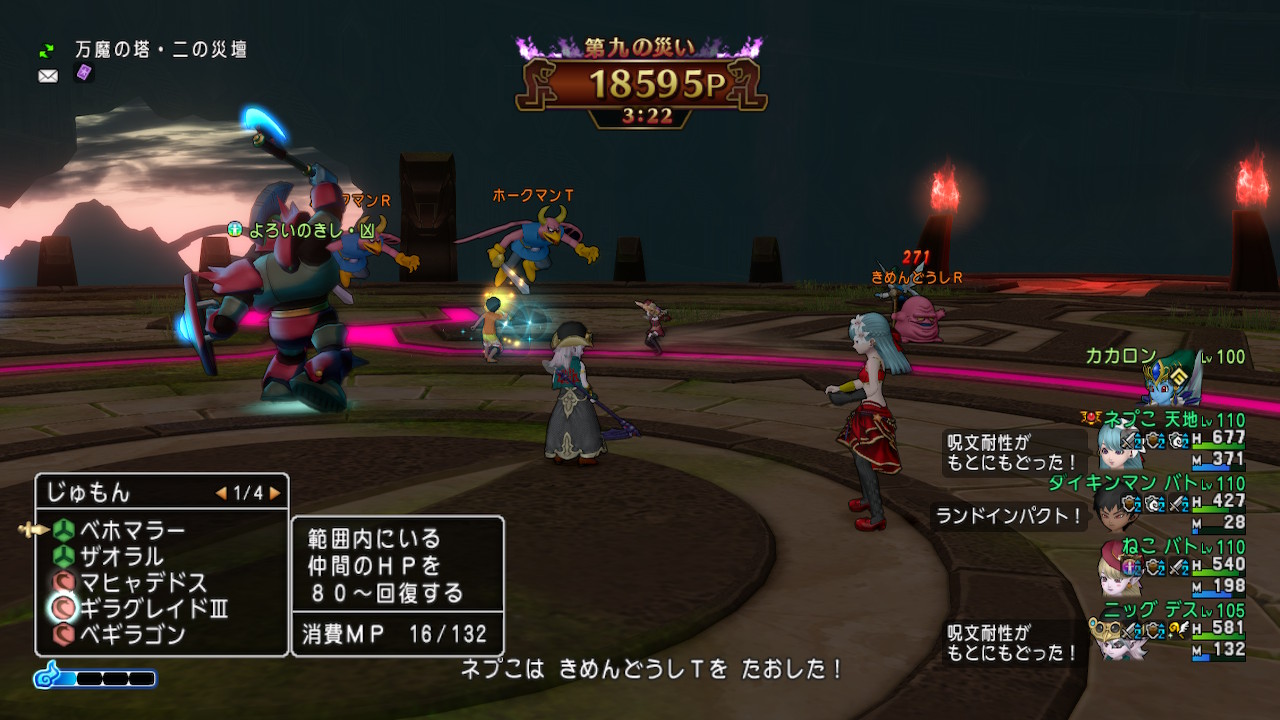Click the right arrow to view spell page 2/4

[x=275, y=493]
